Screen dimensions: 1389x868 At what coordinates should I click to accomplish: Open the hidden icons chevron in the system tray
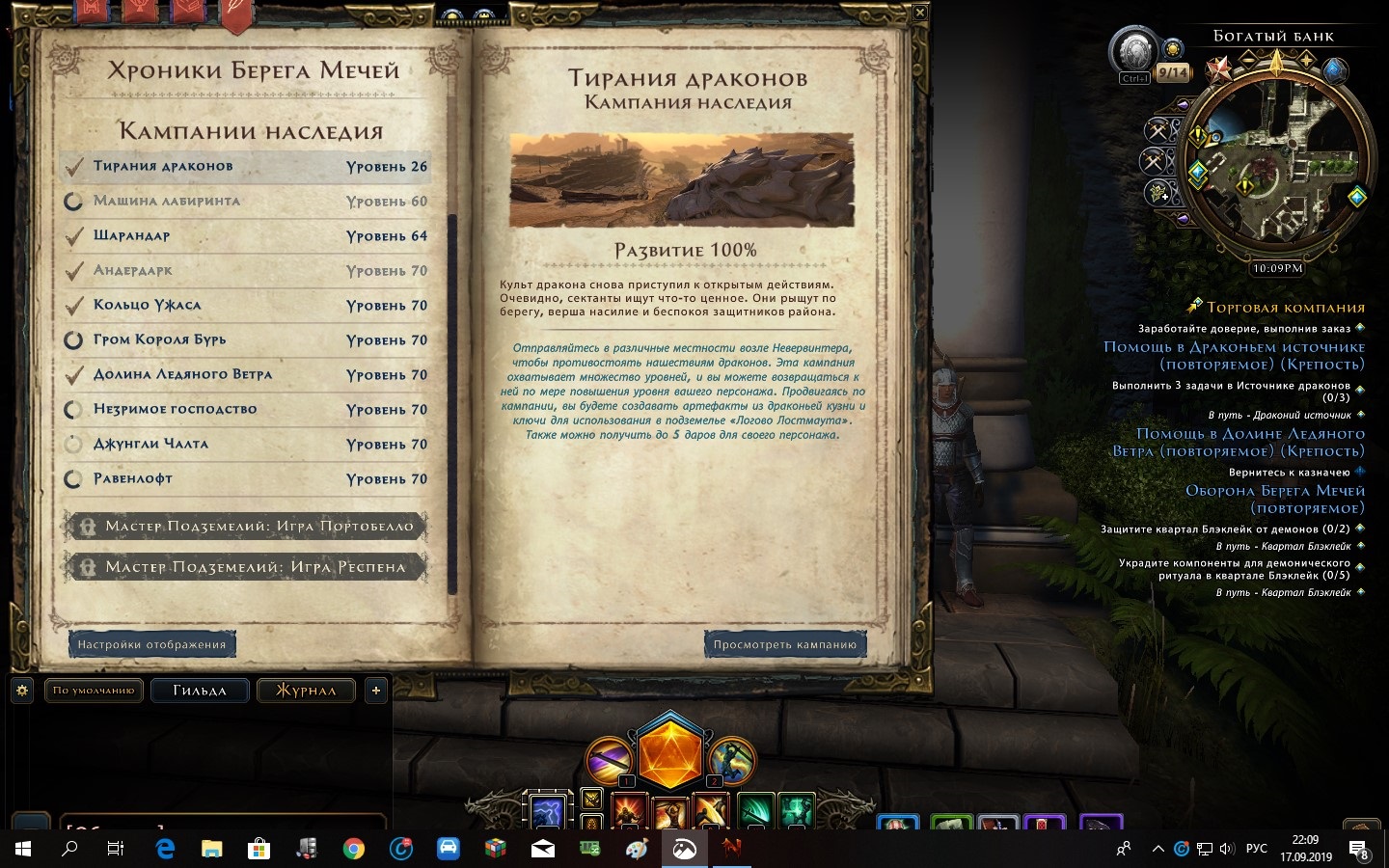[x=1160, y=850]
